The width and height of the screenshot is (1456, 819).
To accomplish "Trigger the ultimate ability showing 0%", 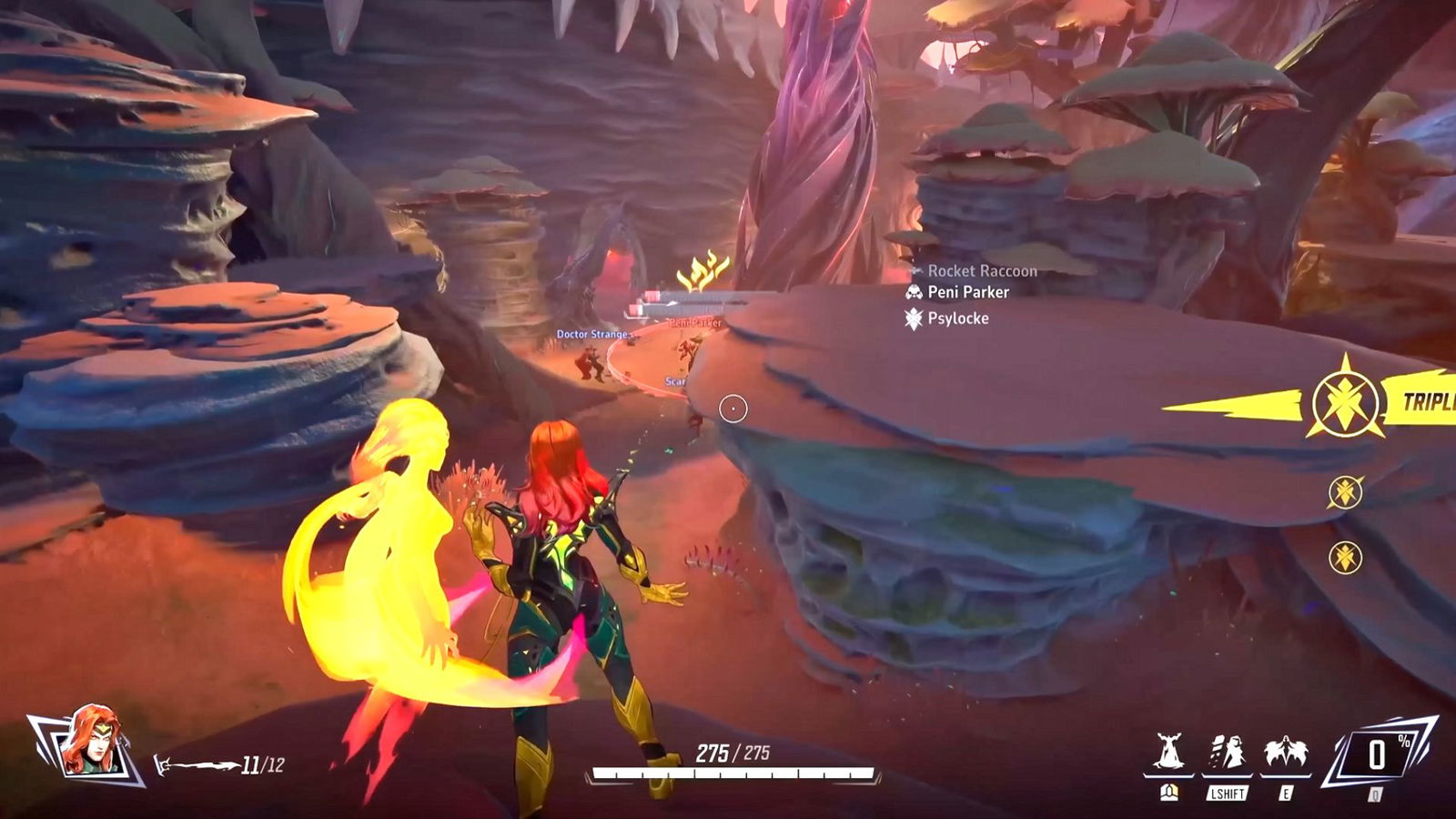I will coord(1378,755).
